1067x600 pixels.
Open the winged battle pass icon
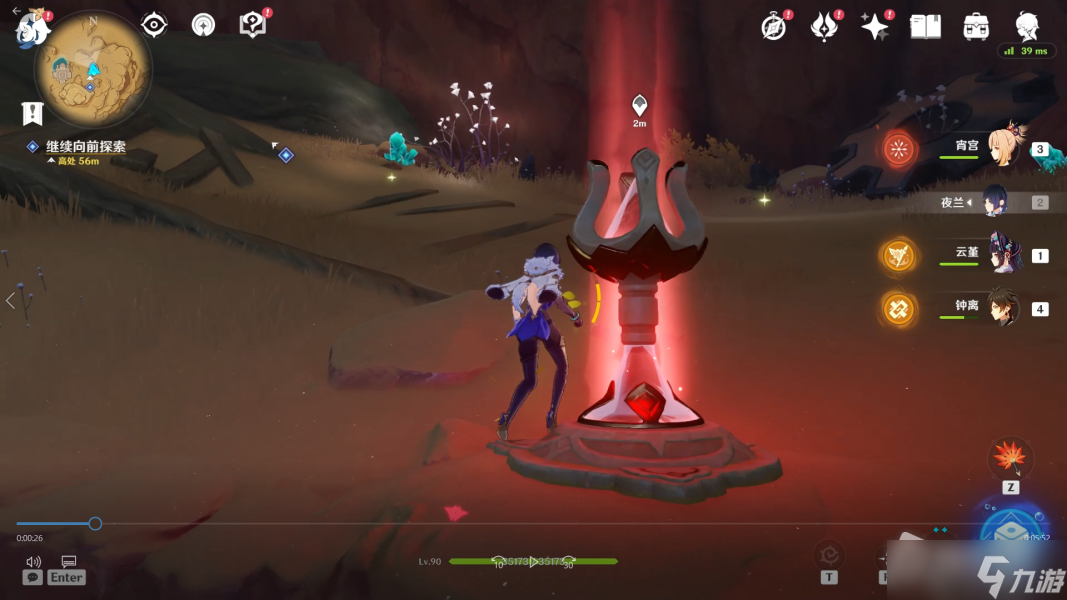824,27
